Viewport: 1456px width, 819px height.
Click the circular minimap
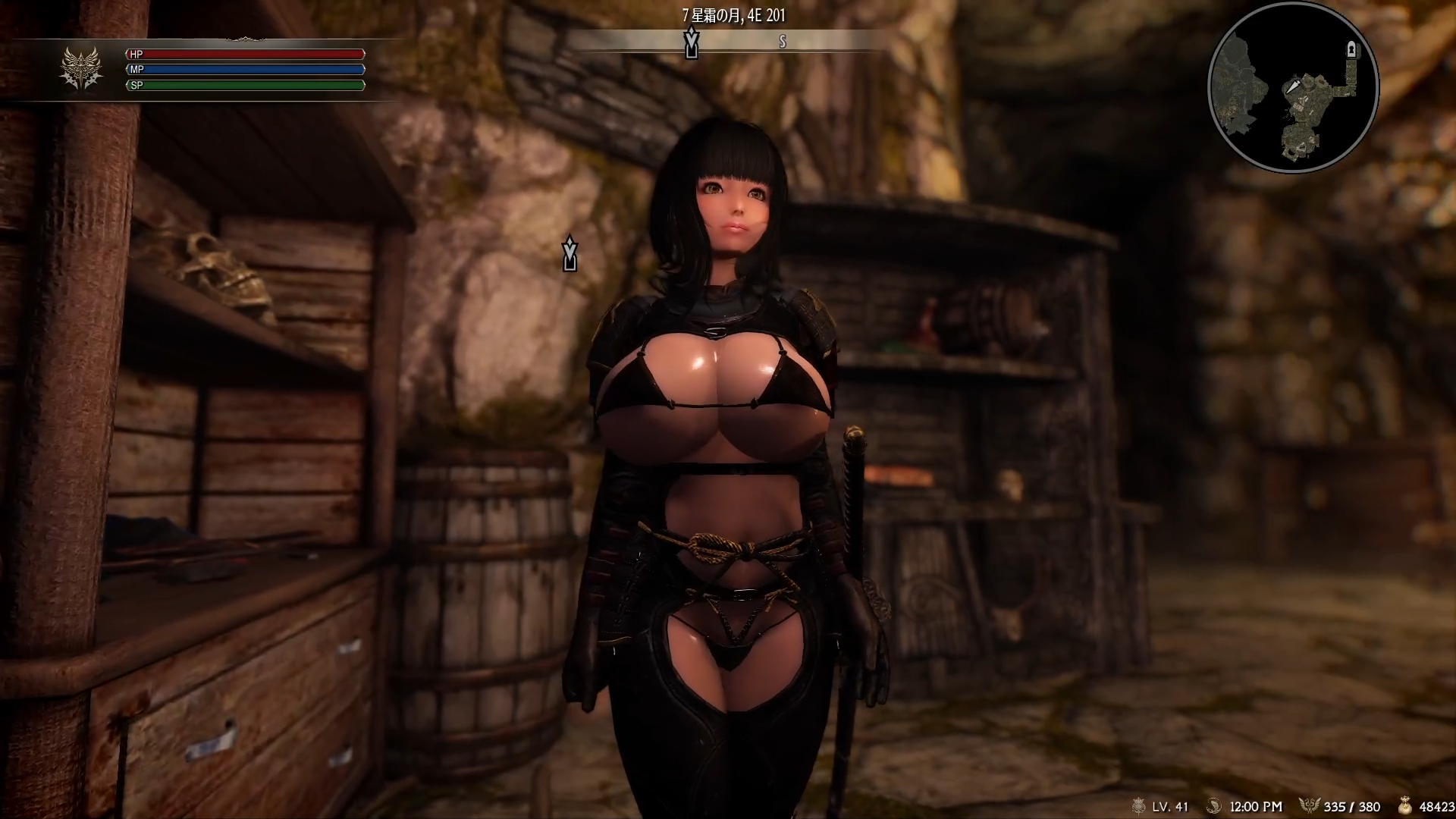click(1293, 89)
